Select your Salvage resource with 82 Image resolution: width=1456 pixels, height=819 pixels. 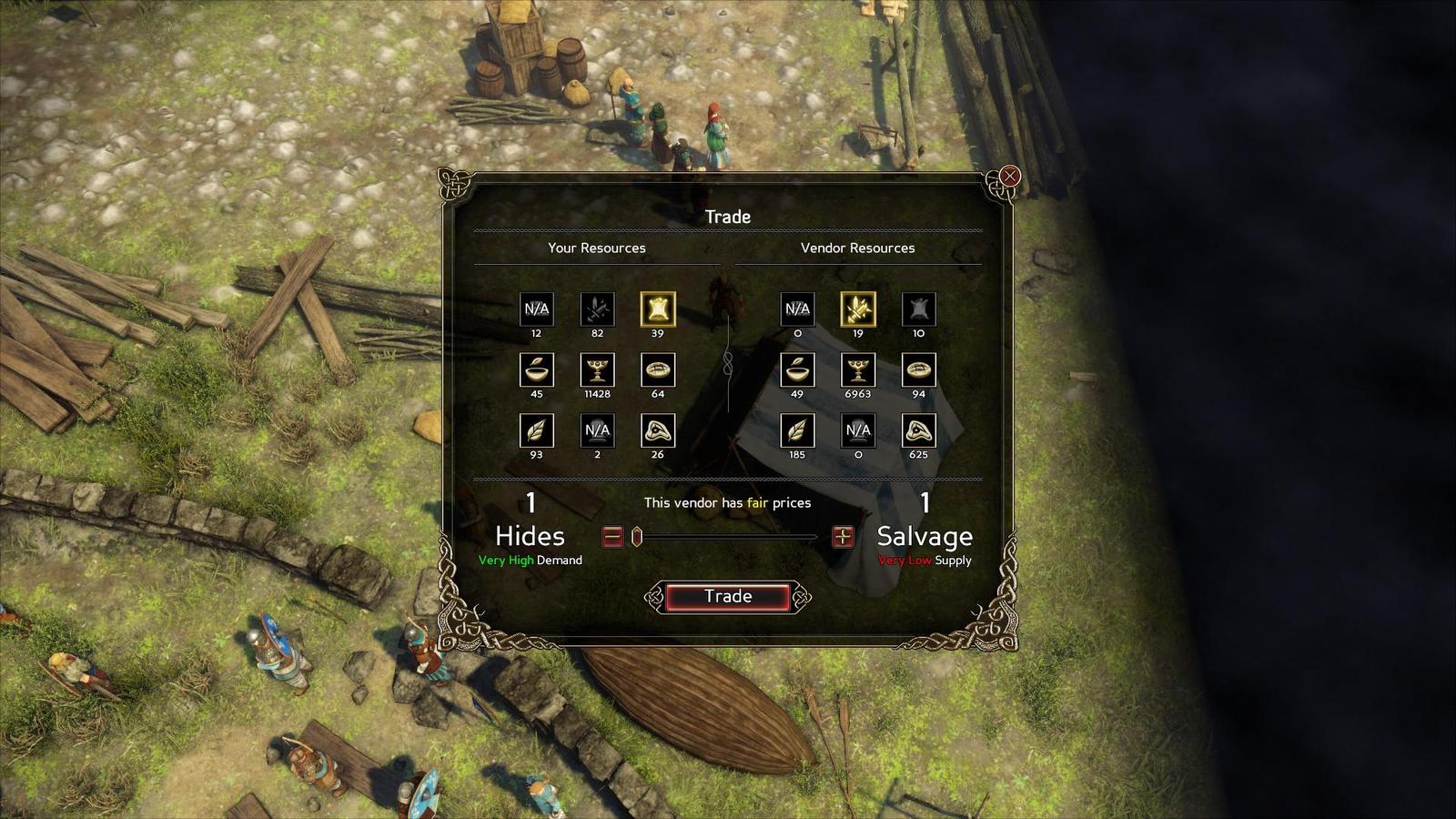click(597, 309)
